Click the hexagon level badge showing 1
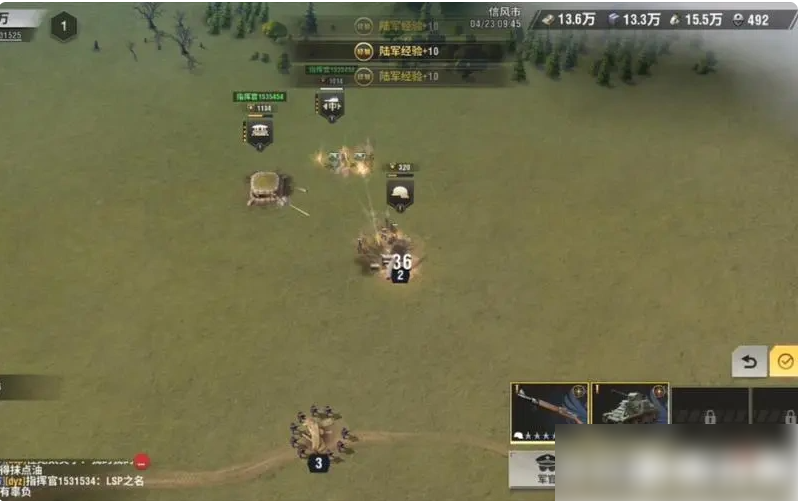This screenshot has width=798, height=501. coord(64,27)
